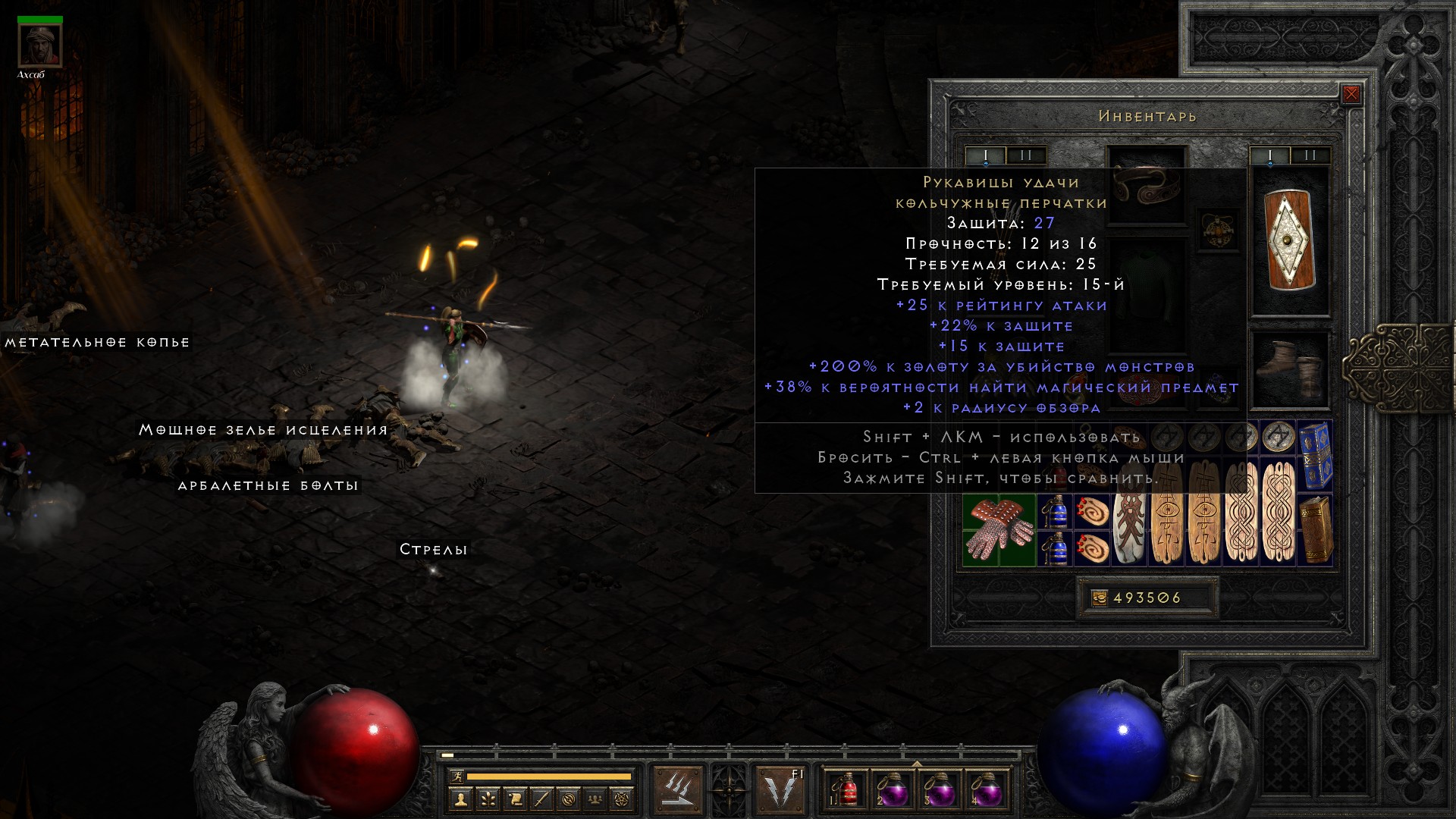The width and height of the screenshot is (1456, 819).
Task: Open the gold coin button by 493506
Action: pyautogui.click(x=1099, y=598)
